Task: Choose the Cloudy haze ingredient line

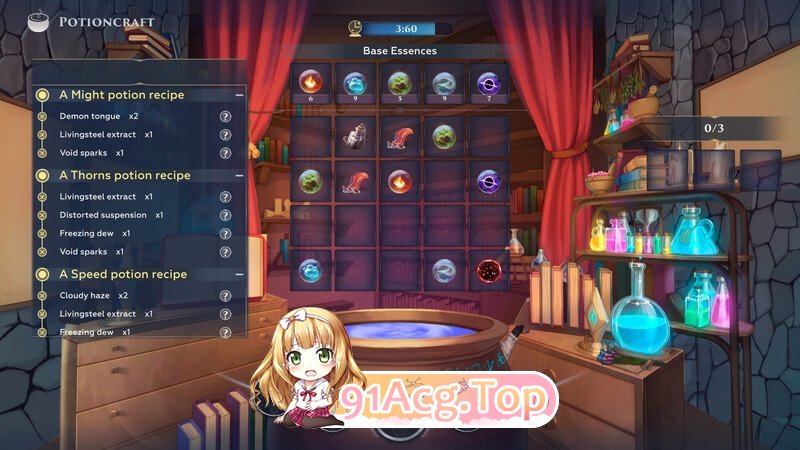Action: [x=93, y=295]
